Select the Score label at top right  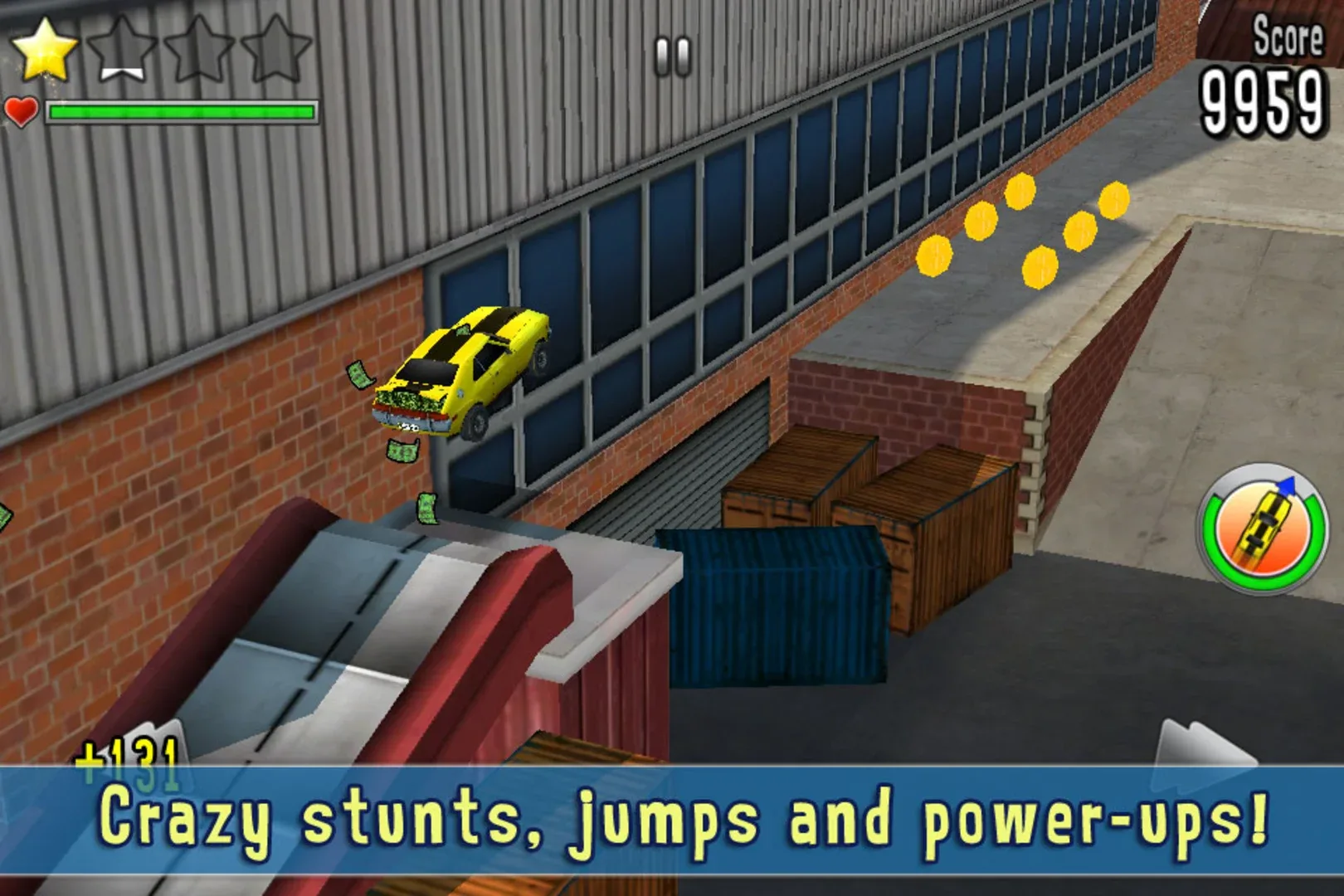[1288, 37]
